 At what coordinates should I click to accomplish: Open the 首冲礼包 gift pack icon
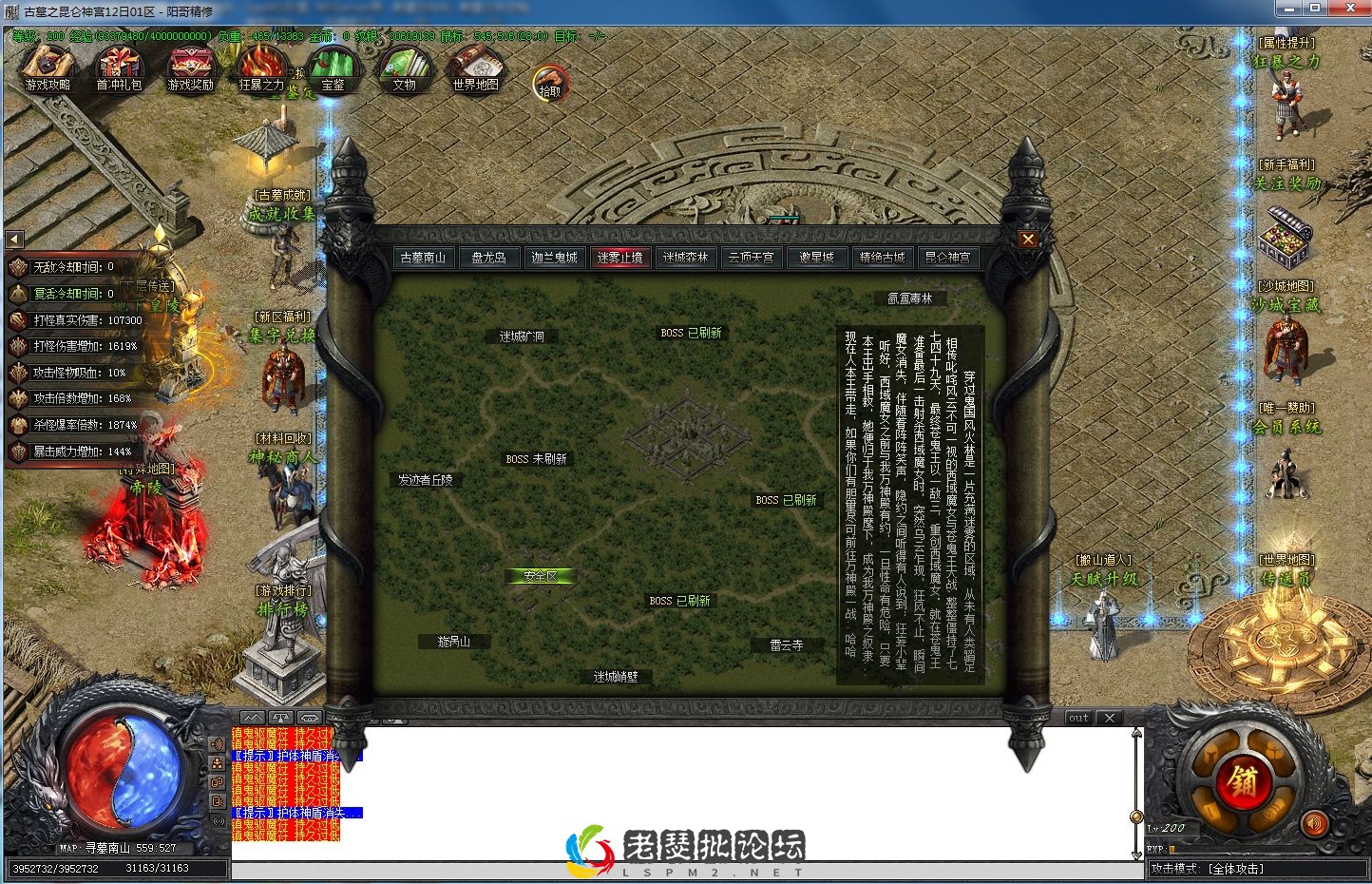119,67
